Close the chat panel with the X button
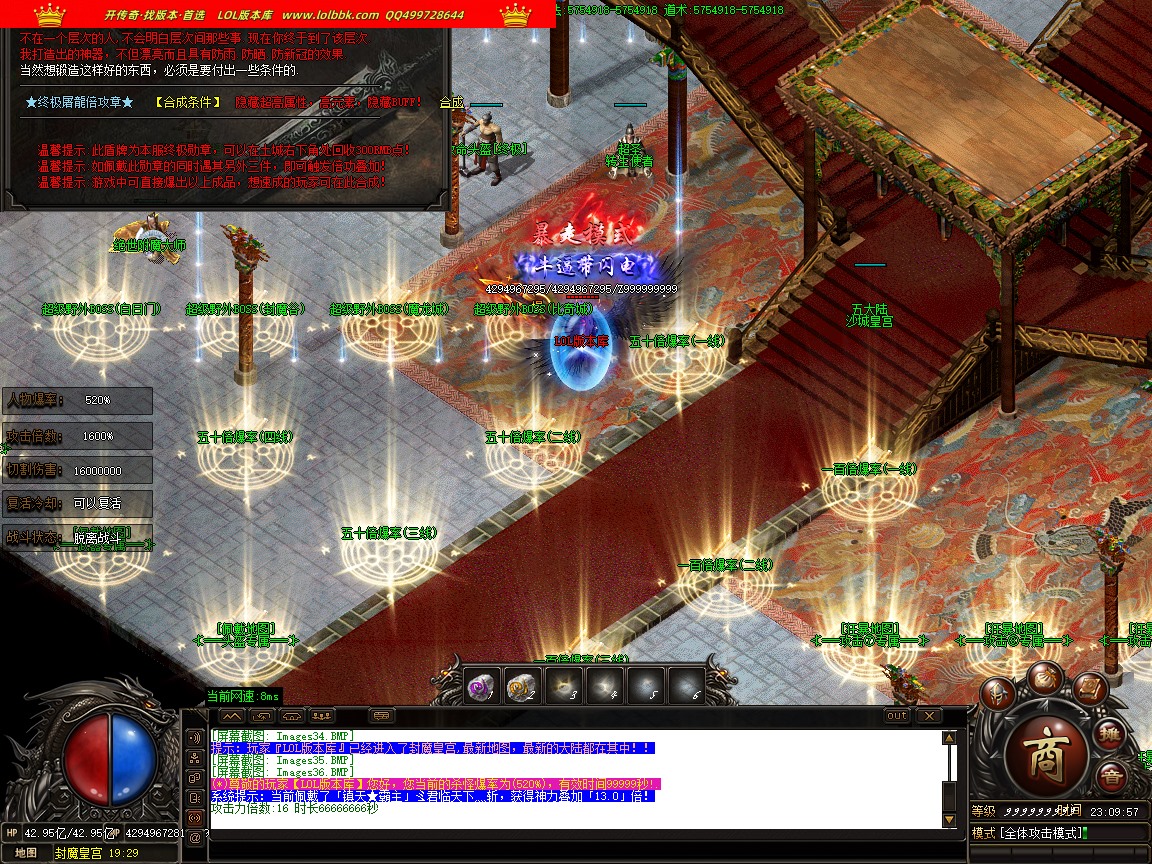 pos(929,716)
